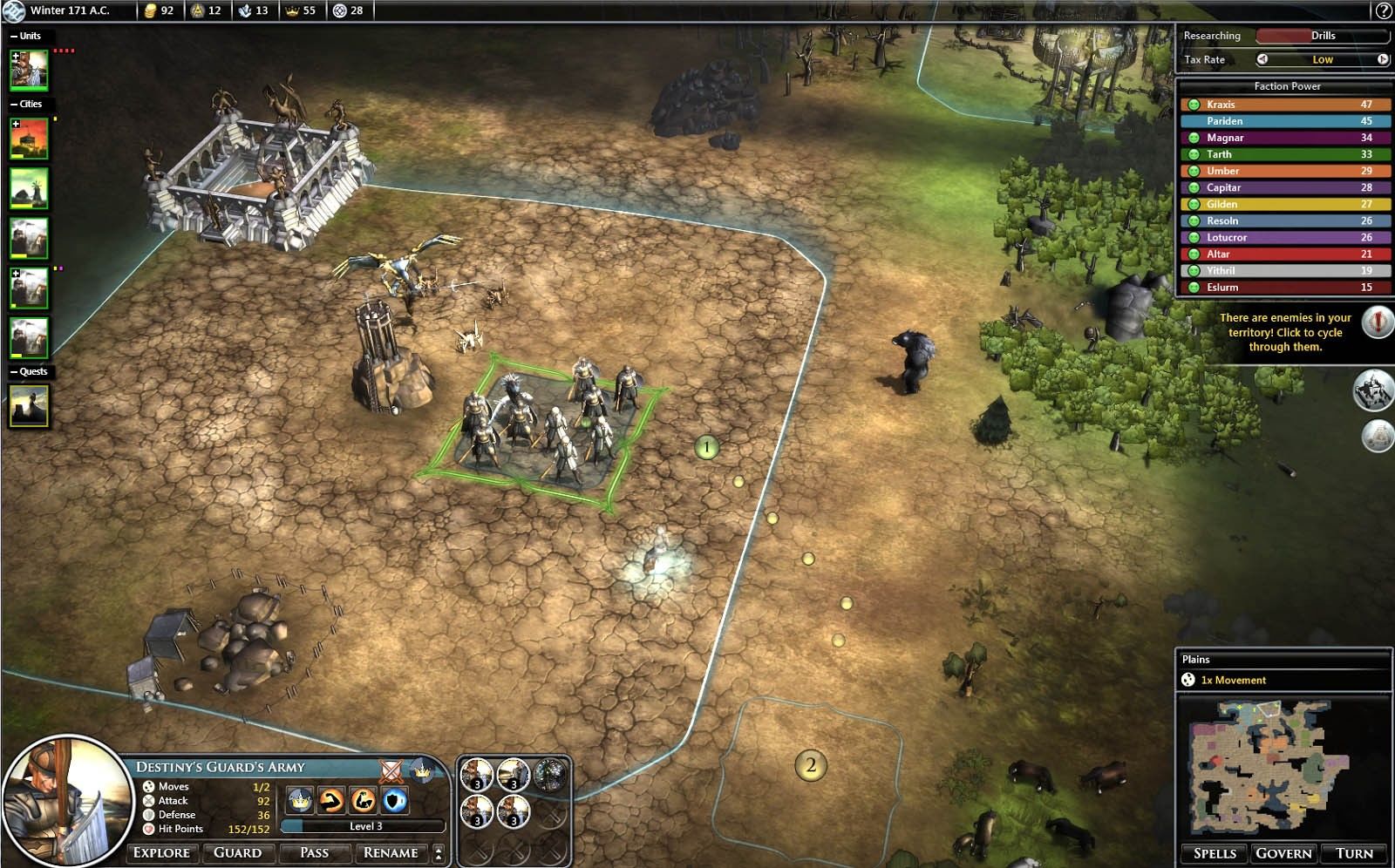Click the Explore command button
Viewport: 1395px width, 868px height.
(161, 852)
